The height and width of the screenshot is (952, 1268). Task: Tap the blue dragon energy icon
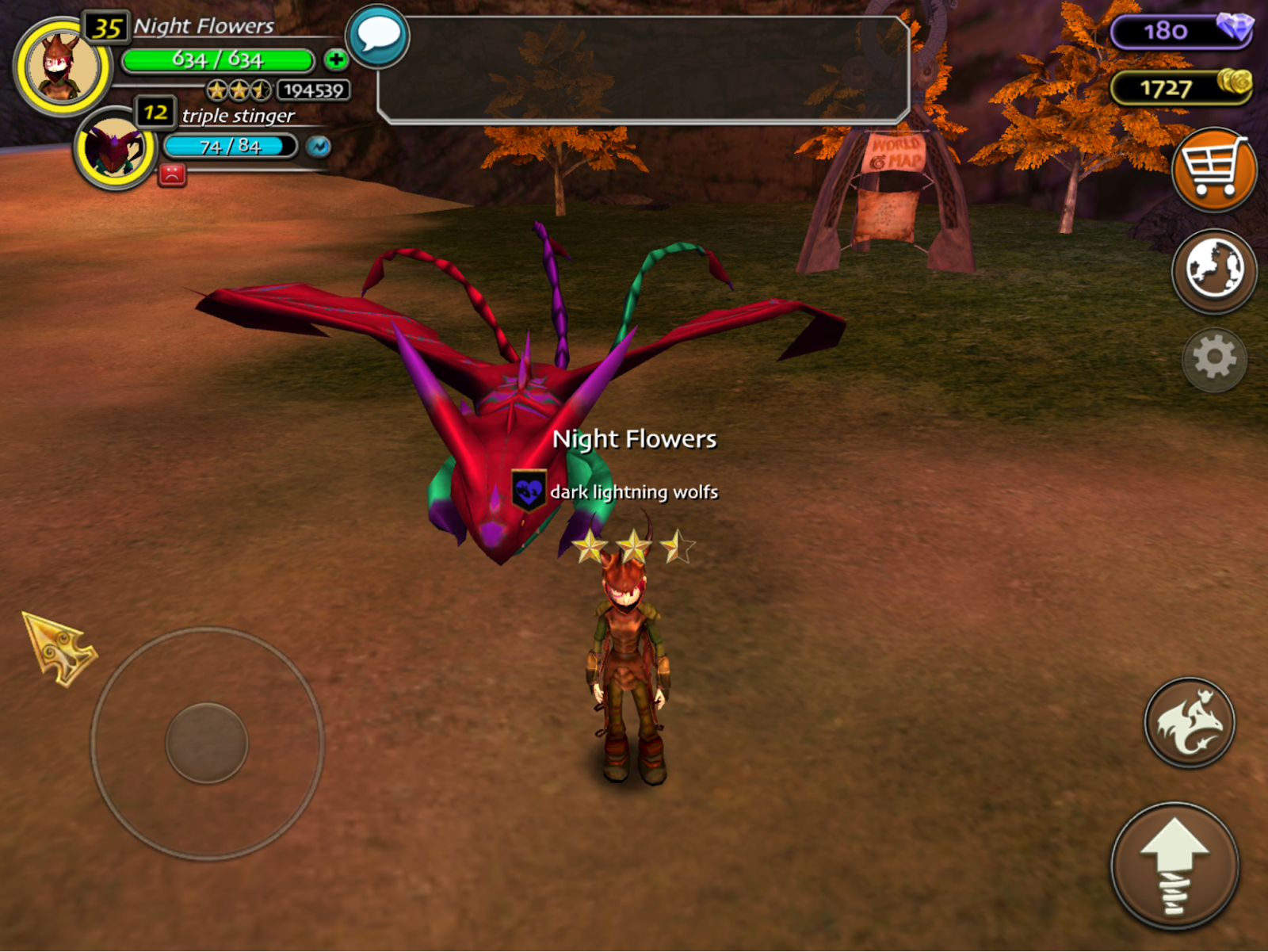coord(319,147)
